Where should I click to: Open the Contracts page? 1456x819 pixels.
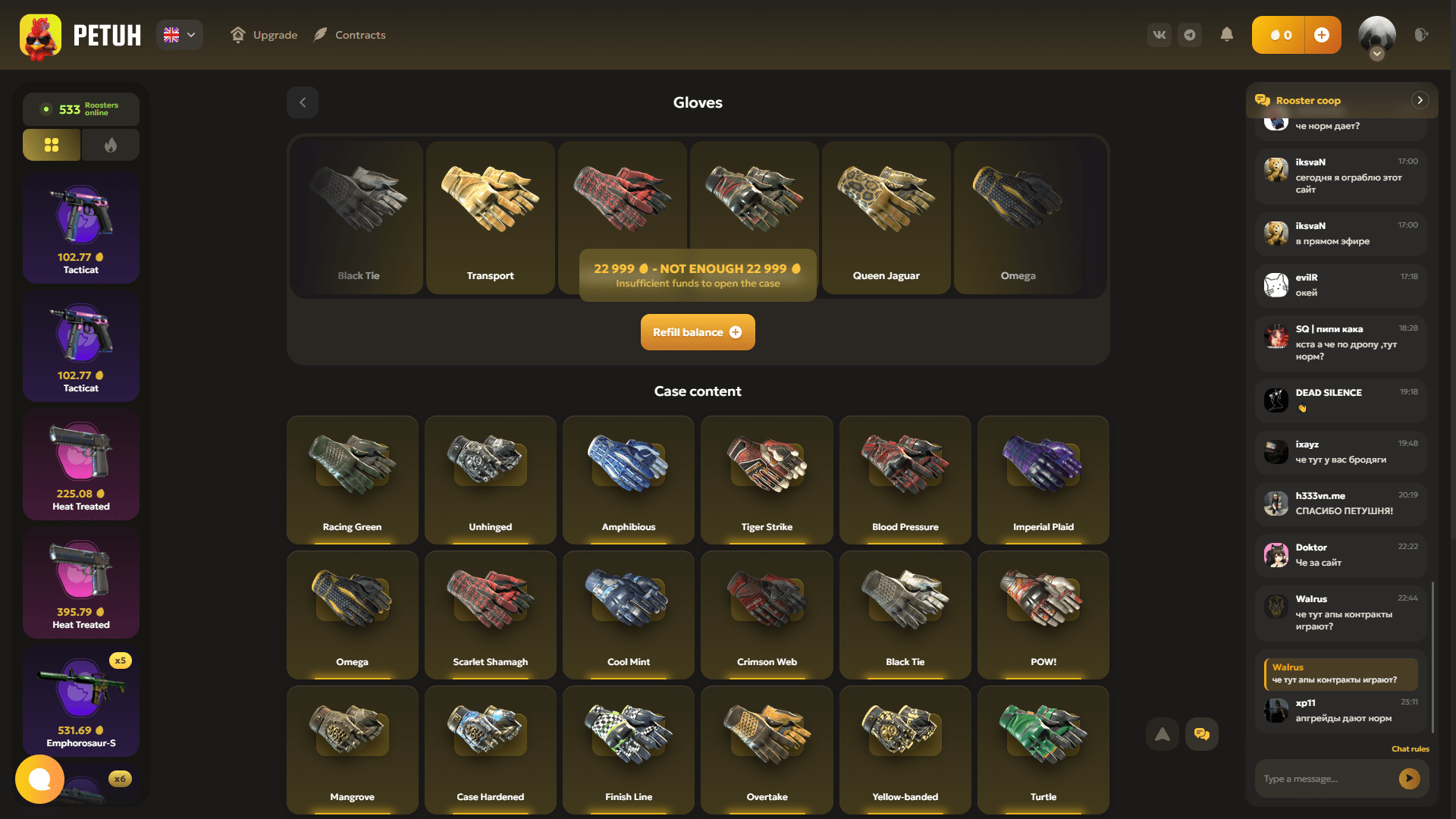349,34
